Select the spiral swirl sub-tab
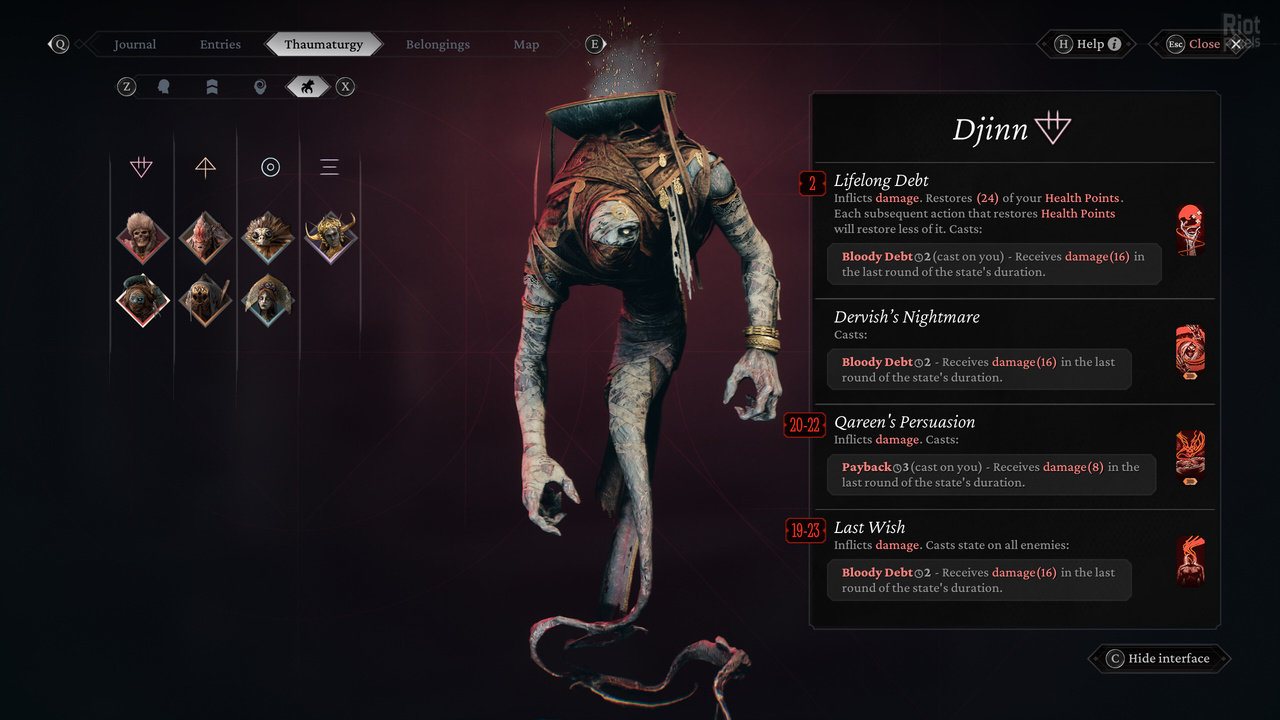The height and width of the screenshot is (720, 1280). tap(260, 87)
